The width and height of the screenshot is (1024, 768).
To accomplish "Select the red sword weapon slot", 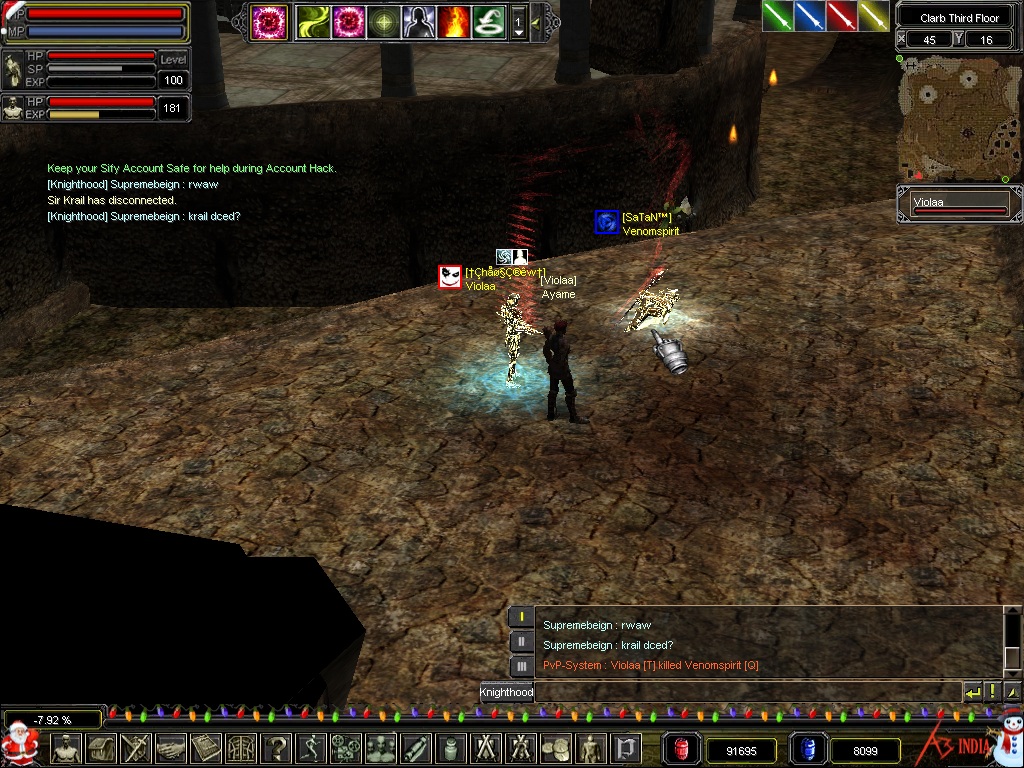I will click(841, 16).
